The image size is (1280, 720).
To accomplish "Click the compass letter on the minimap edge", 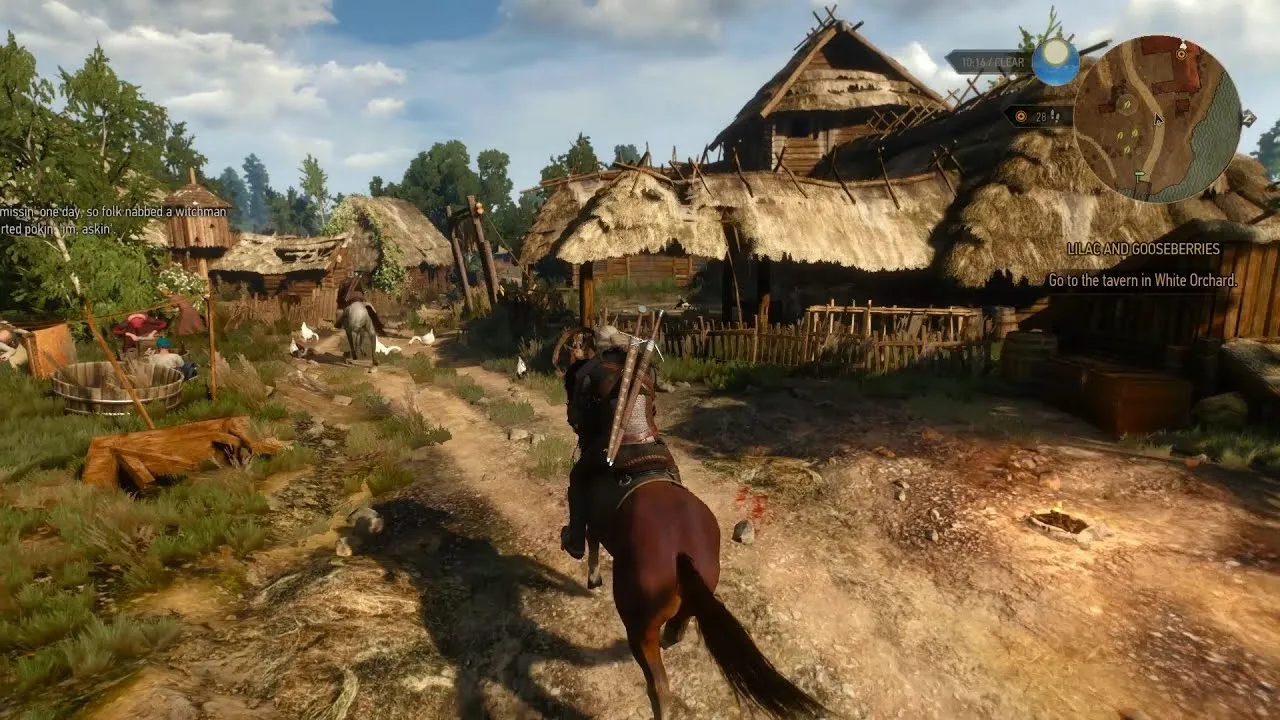I will click(1249, 119).
